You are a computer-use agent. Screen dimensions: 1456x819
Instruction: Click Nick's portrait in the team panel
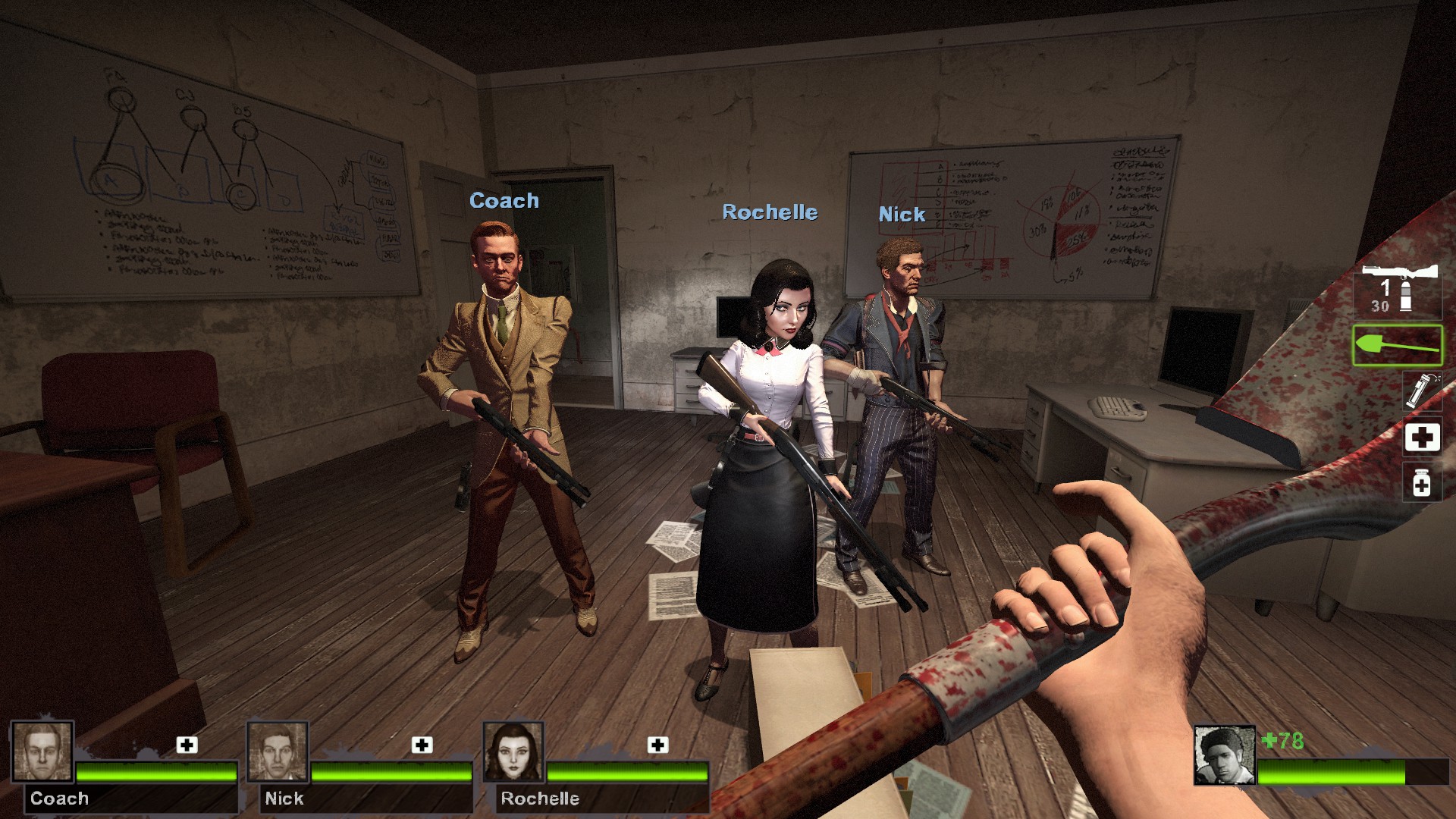(x=278, y=752)
